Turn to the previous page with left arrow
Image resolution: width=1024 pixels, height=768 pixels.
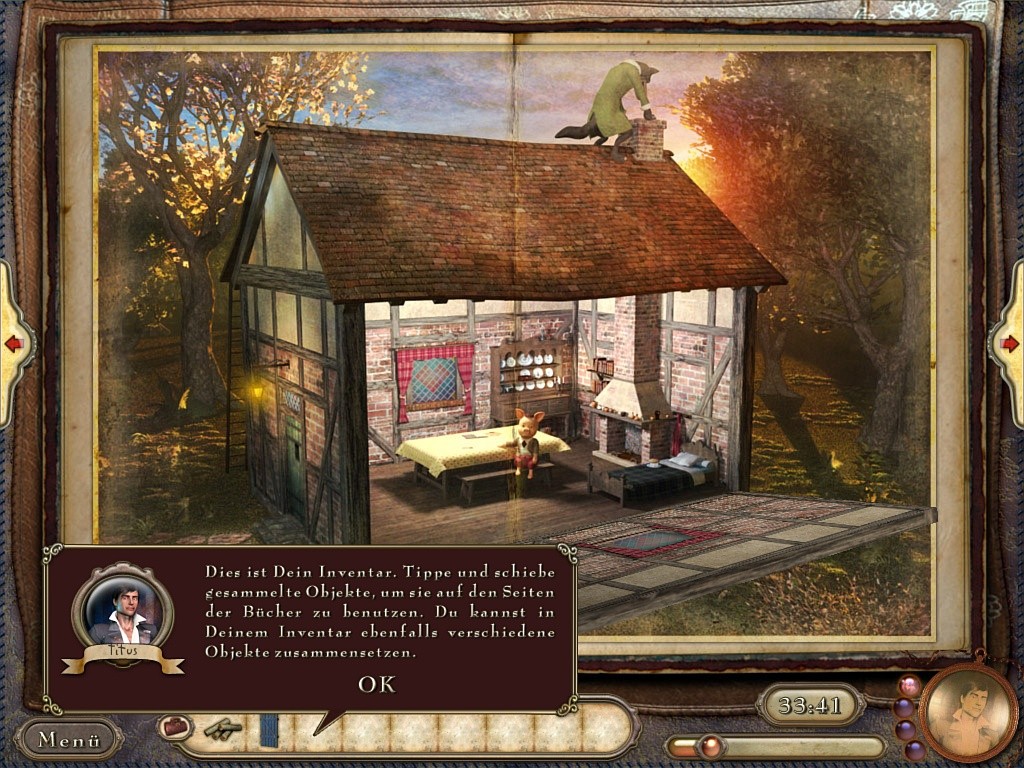(x=14, y=344)
